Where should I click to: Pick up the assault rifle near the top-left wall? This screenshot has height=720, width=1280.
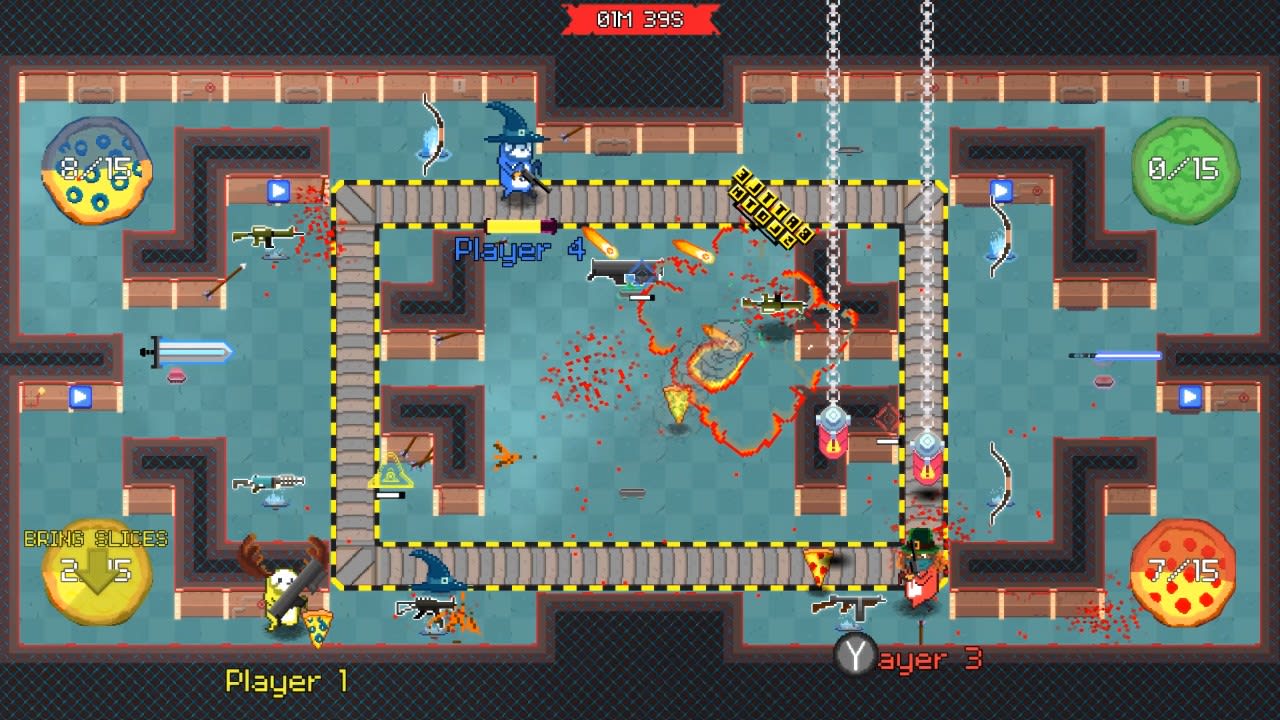[x=270, y=237]
